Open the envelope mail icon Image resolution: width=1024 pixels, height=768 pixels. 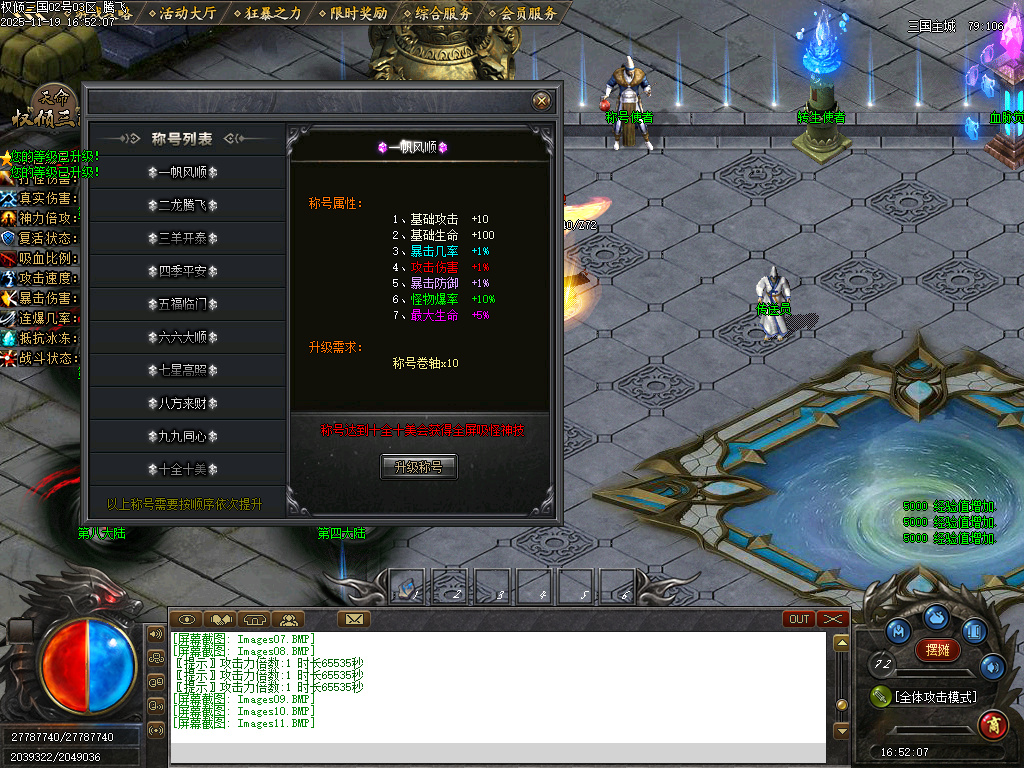(x=353, y=619)
